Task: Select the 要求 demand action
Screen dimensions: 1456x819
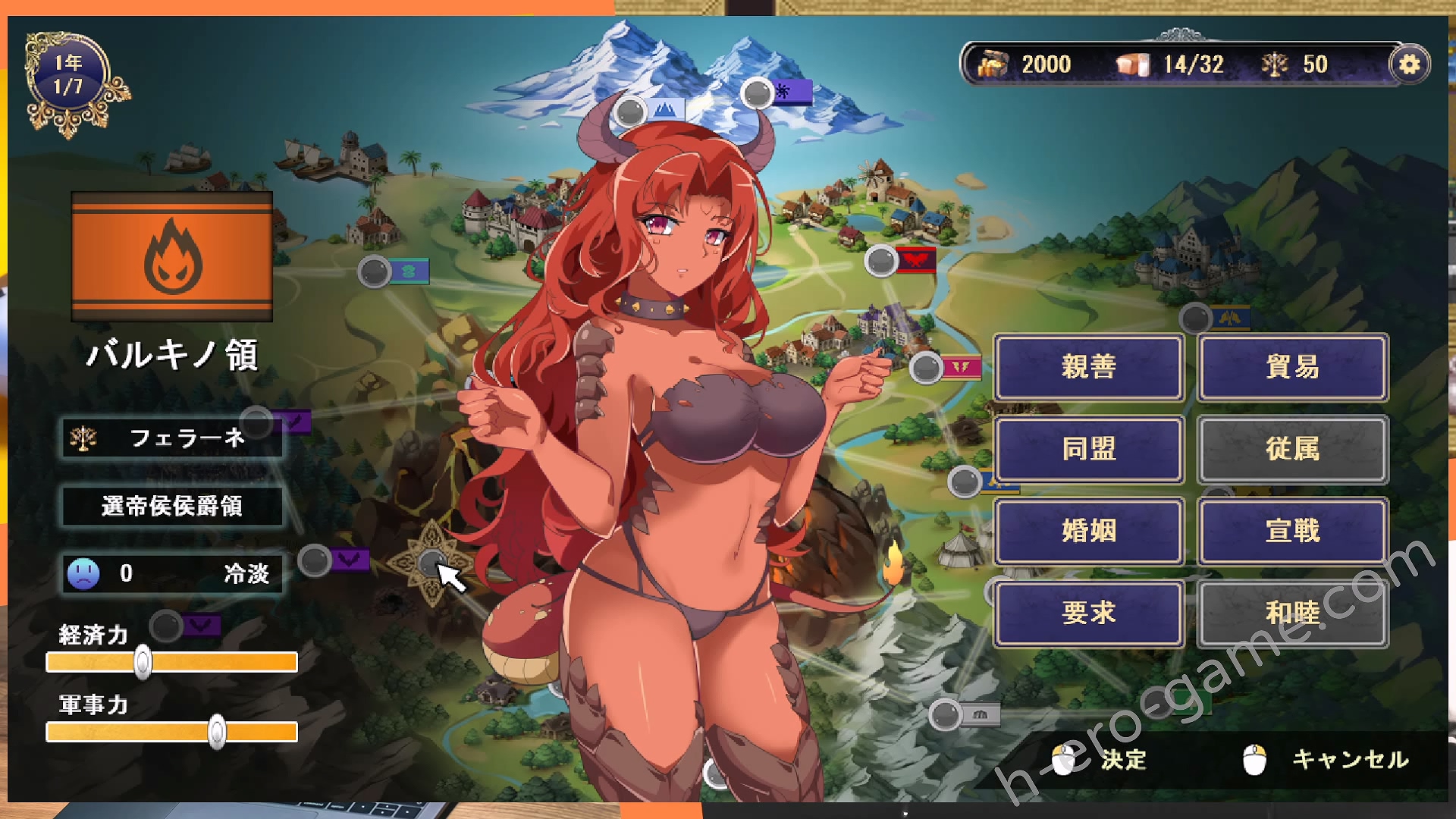Action: pos(1088,613)
